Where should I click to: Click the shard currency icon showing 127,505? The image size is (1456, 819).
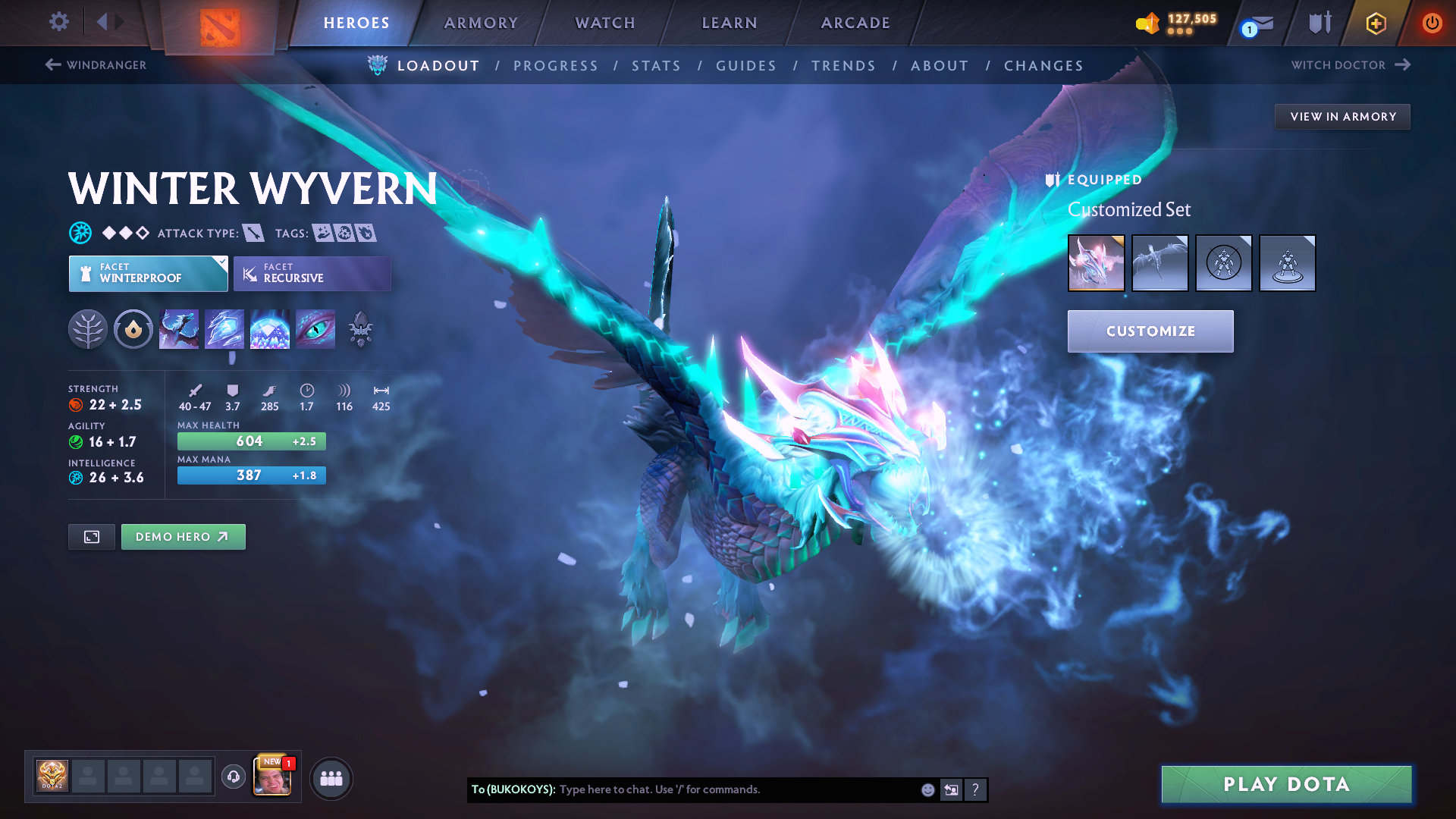pos(1147,23)
